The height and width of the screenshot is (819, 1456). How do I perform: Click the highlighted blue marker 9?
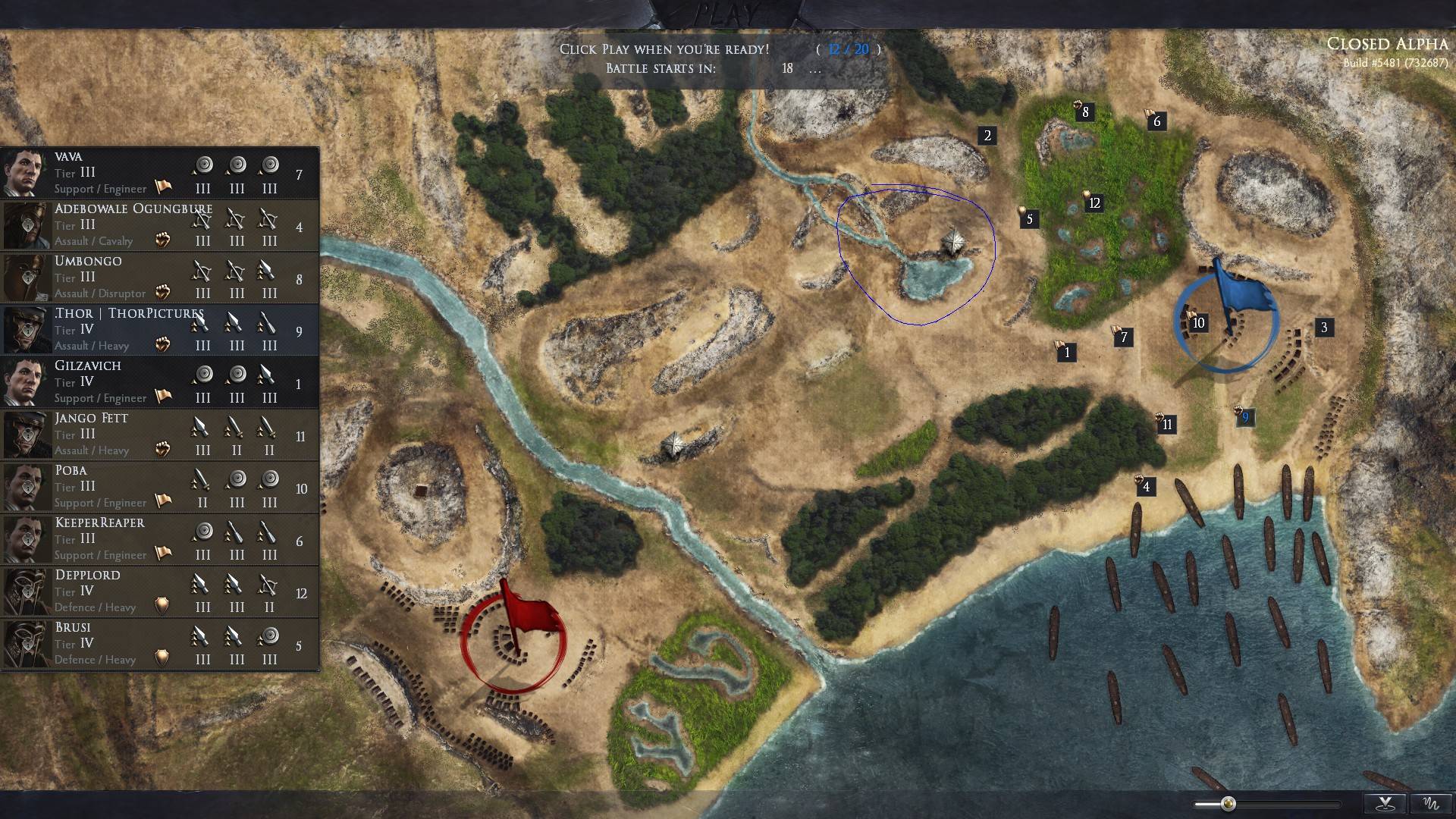(1244, 417)
